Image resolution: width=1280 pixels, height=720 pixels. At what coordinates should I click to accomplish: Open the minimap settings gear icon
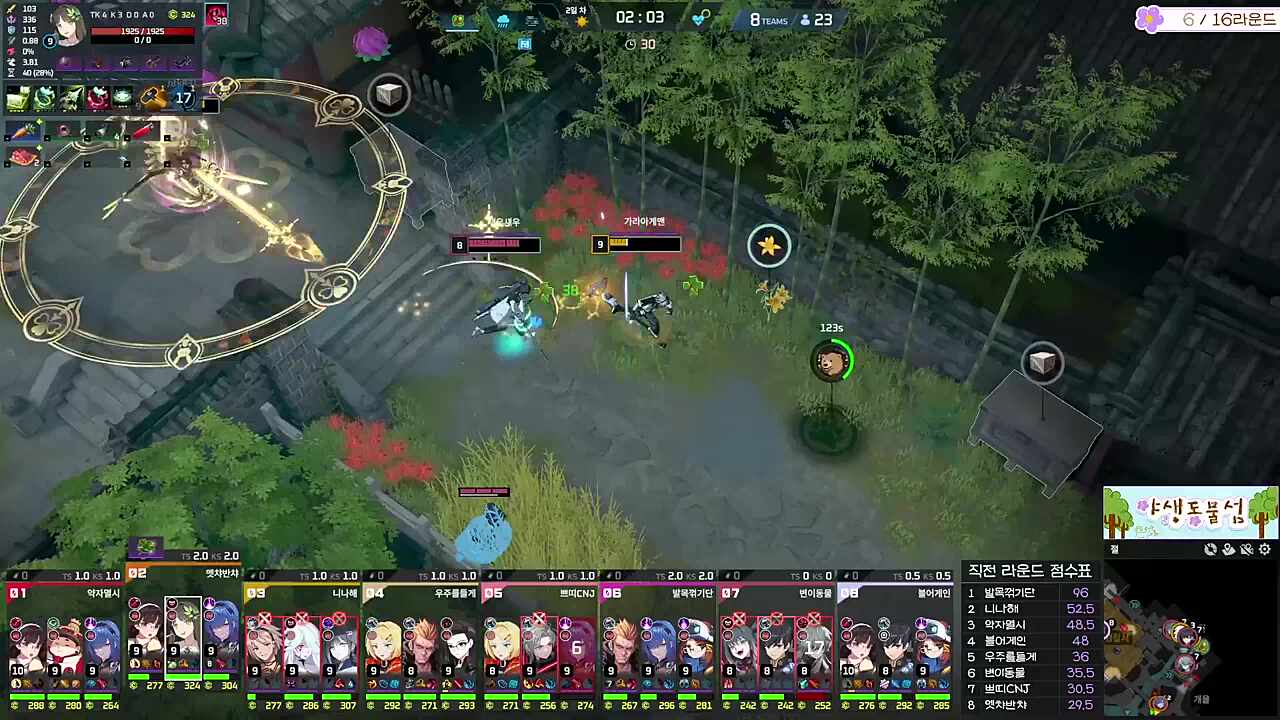click(x=1264, y=549)
